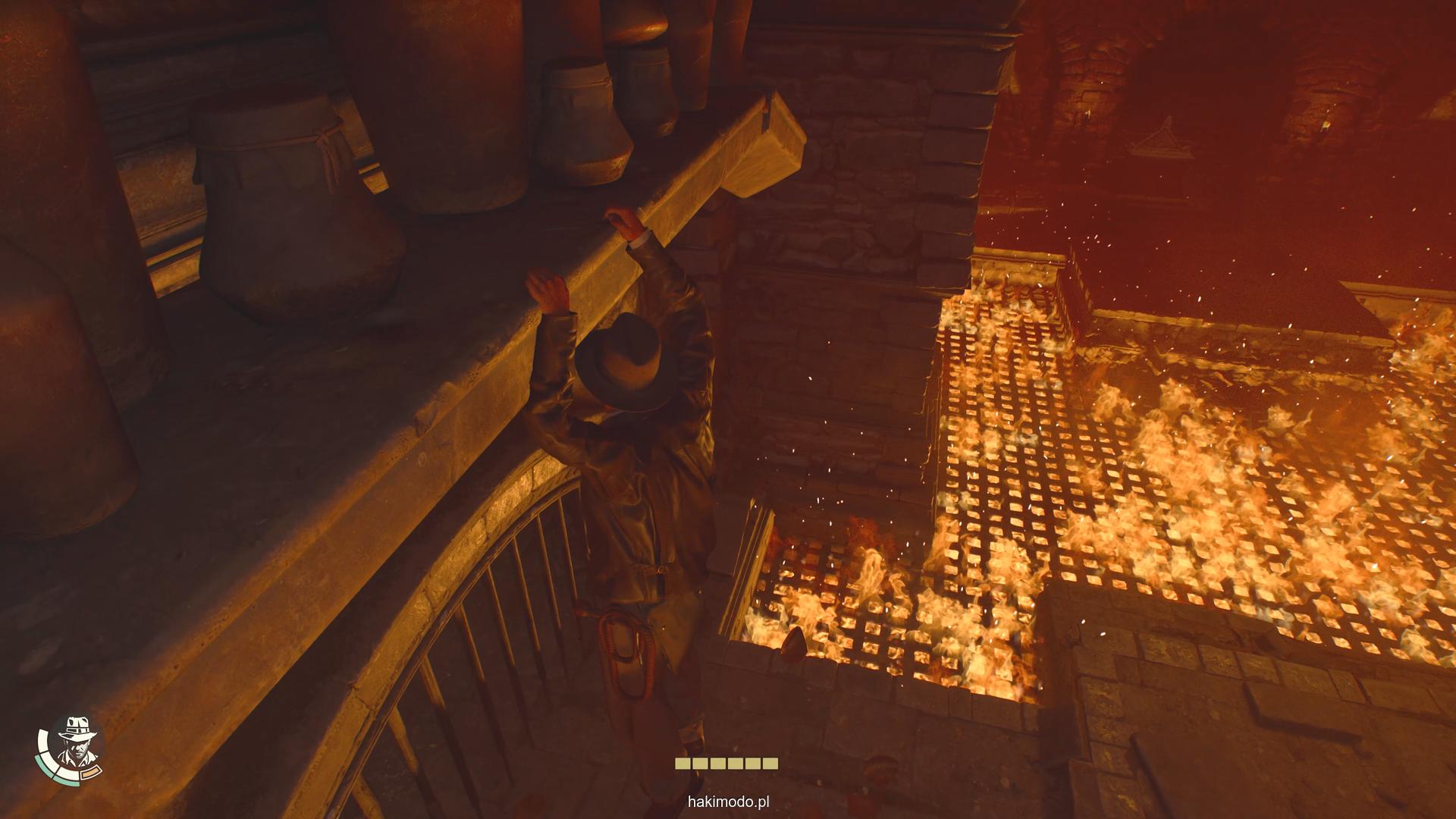1456x819 pixels.
Task: Open the hakimodo.pl watermark link
Action: click(728, 802)
